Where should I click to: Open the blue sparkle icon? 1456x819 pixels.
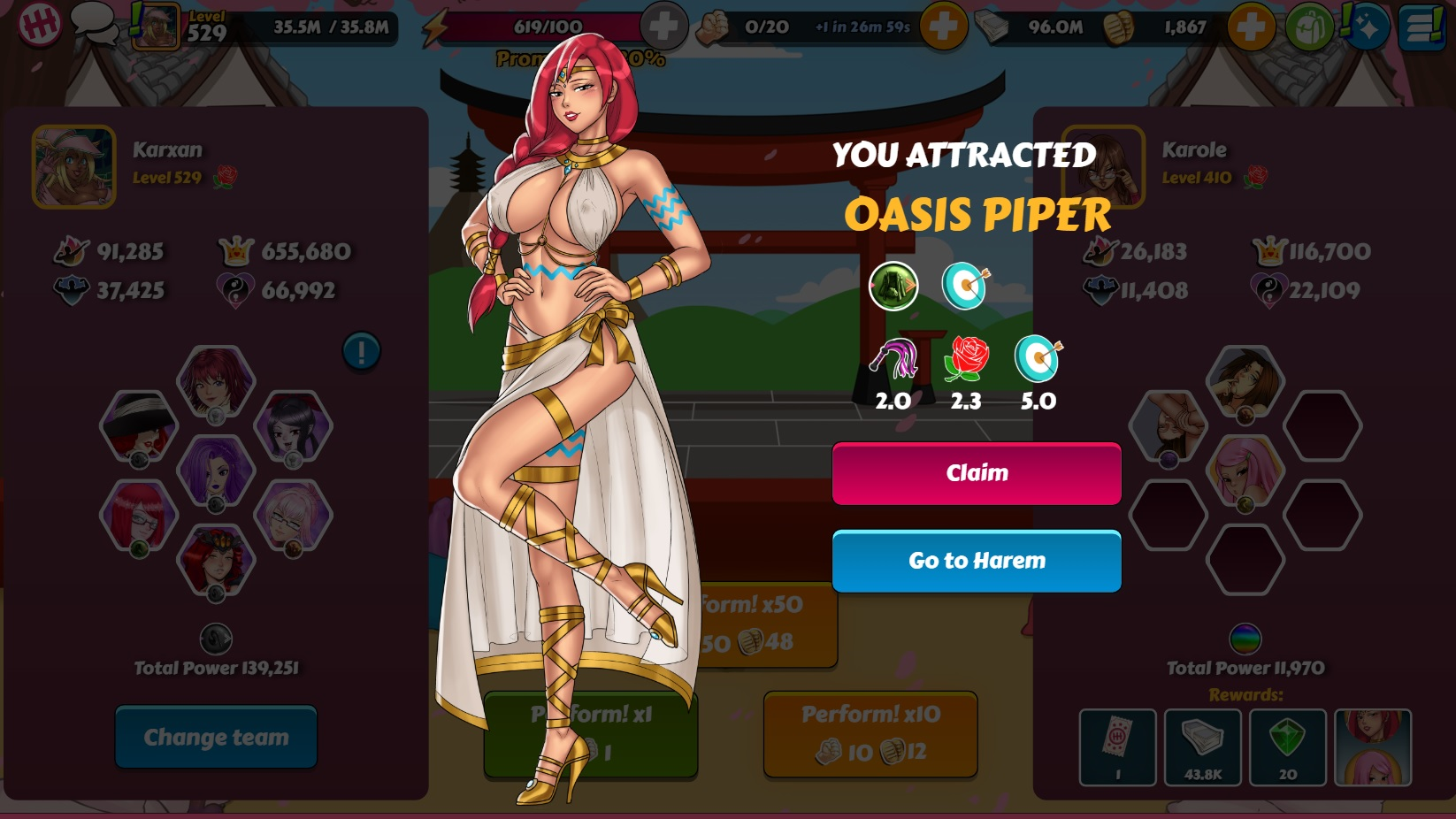1365,27
